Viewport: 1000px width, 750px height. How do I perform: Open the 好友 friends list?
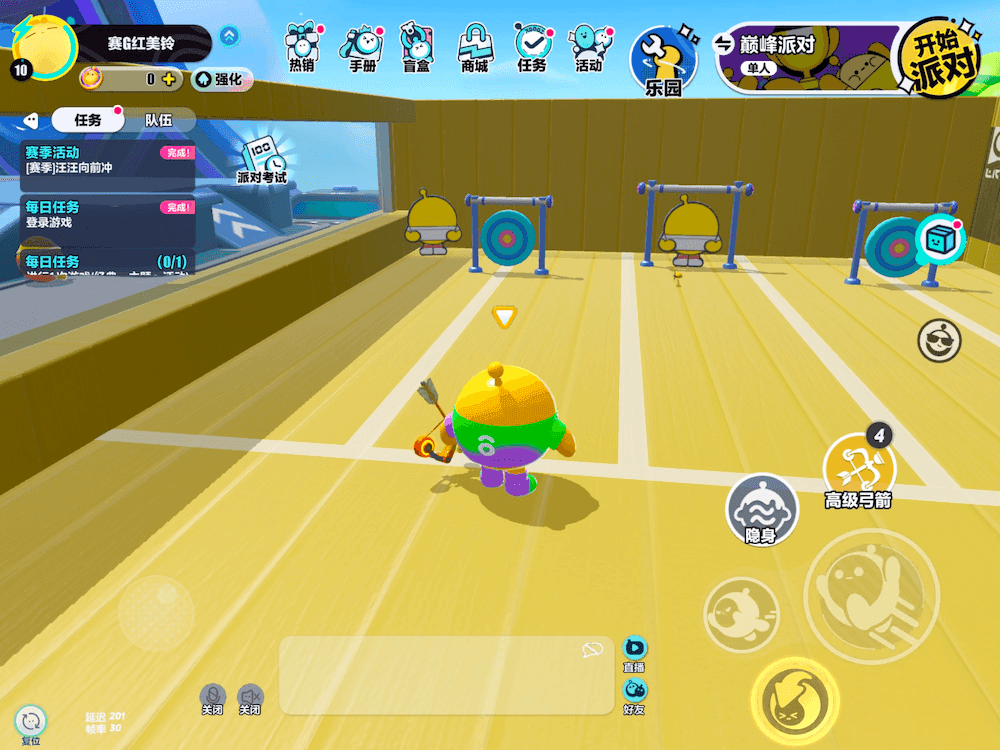[x=635, y=693]
